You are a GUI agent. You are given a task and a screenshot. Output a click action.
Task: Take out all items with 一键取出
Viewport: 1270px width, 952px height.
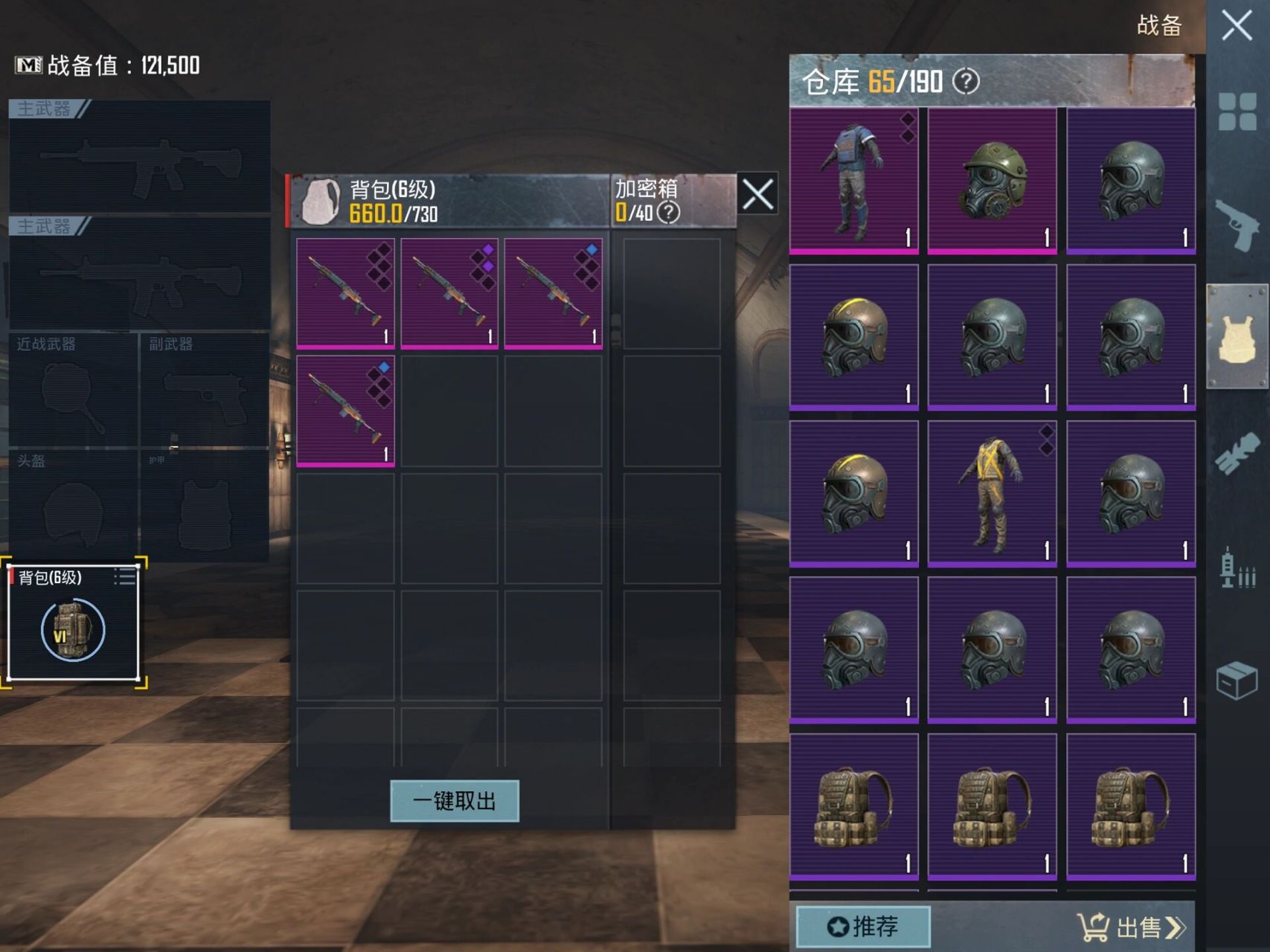pyautogui.click(x=455, y=801)
